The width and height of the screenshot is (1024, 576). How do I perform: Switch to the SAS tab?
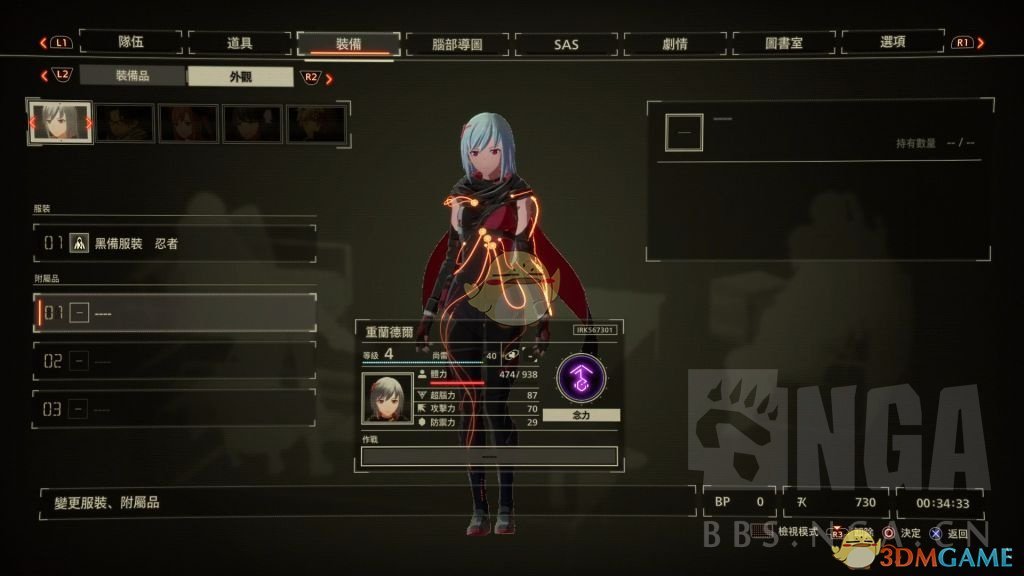pos(566,43)
